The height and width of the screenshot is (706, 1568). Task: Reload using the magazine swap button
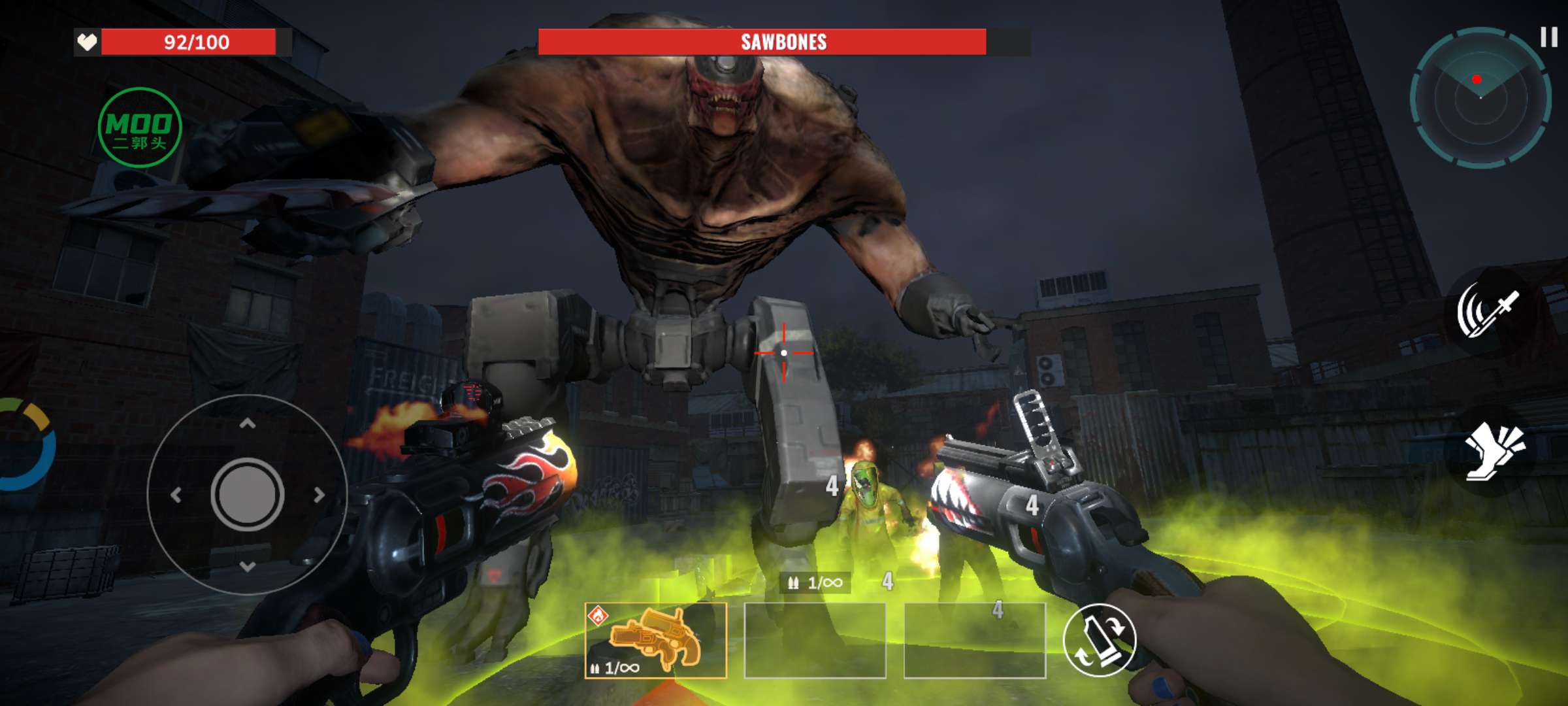click(x=1100, y=640)
